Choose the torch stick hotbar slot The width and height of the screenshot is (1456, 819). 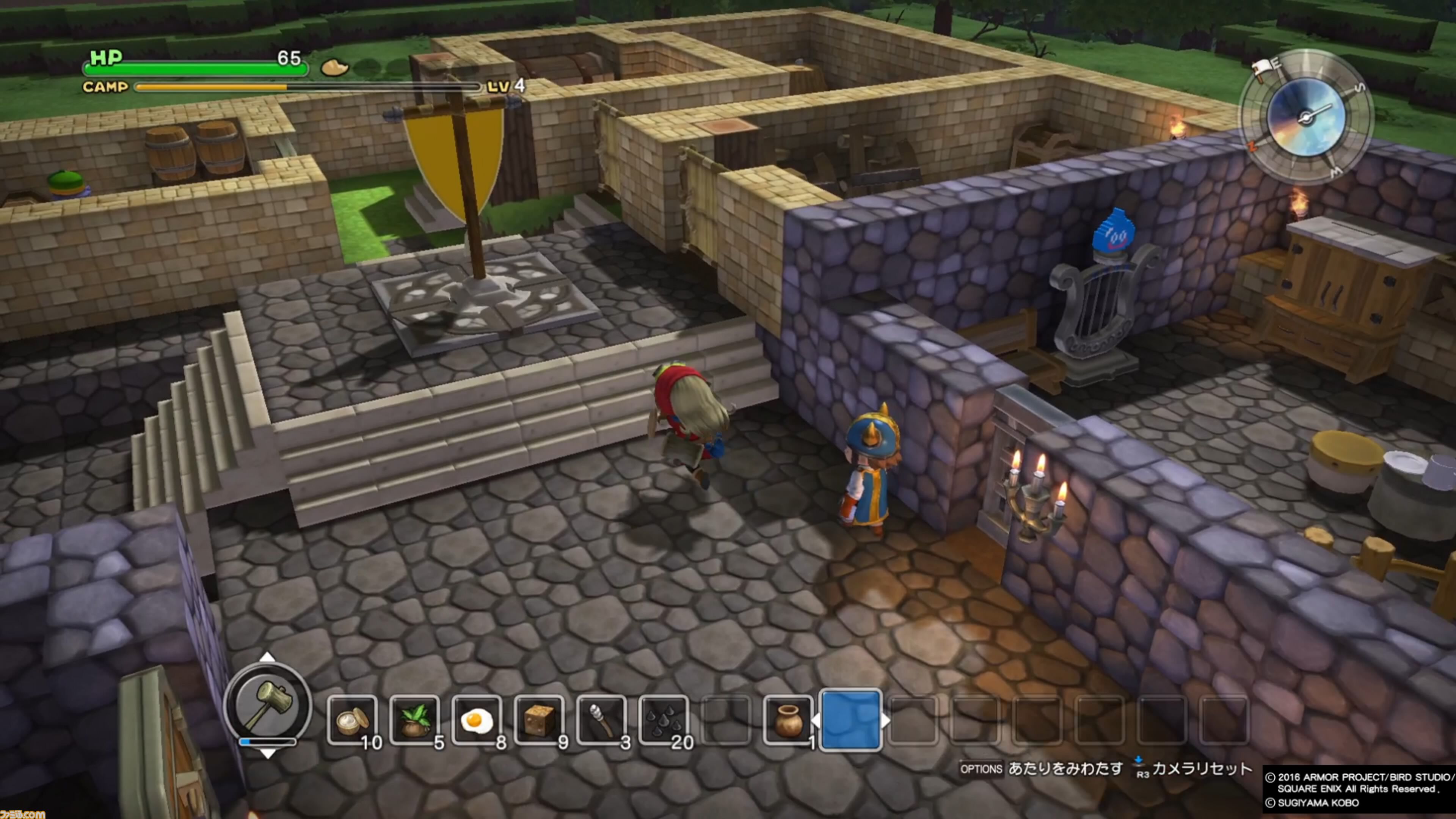[601, 721]
